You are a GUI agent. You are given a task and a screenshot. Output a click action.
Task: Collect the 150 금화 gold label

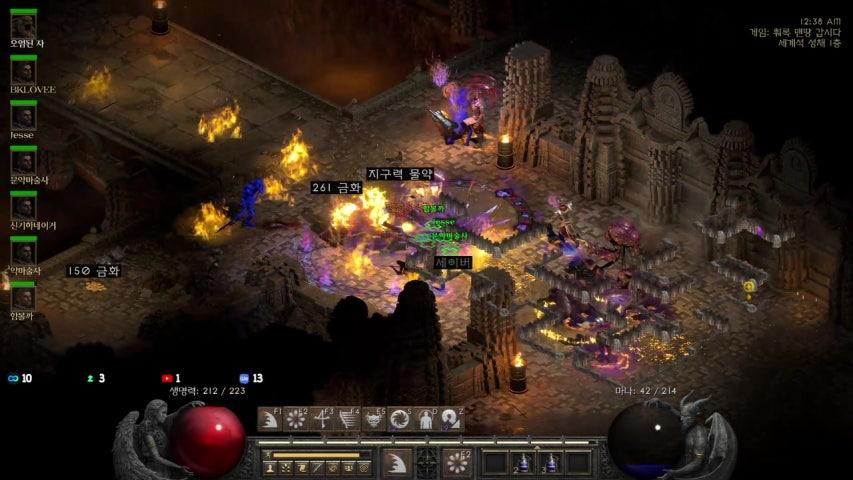click(94, 271)
